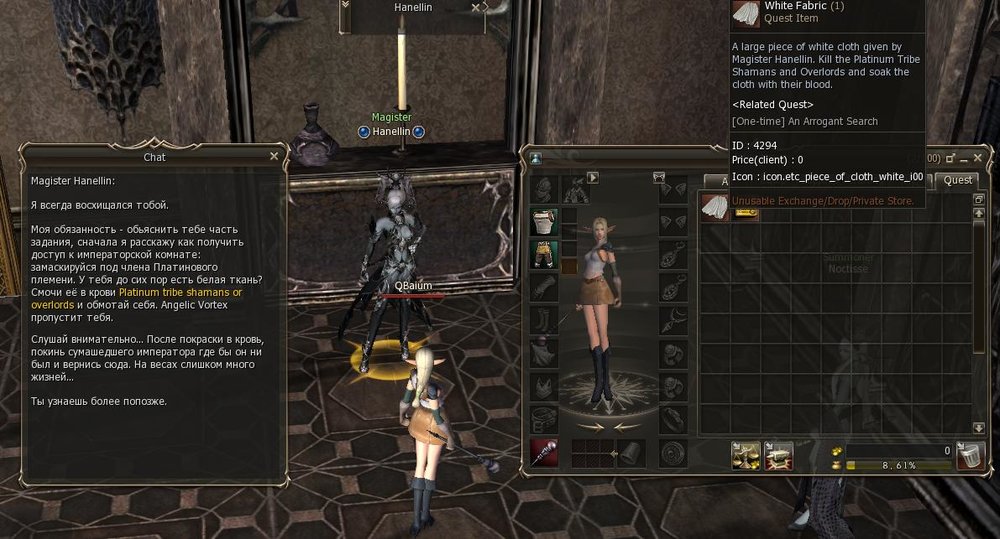Click the anvil icon button in inventory

coord(778,455)
